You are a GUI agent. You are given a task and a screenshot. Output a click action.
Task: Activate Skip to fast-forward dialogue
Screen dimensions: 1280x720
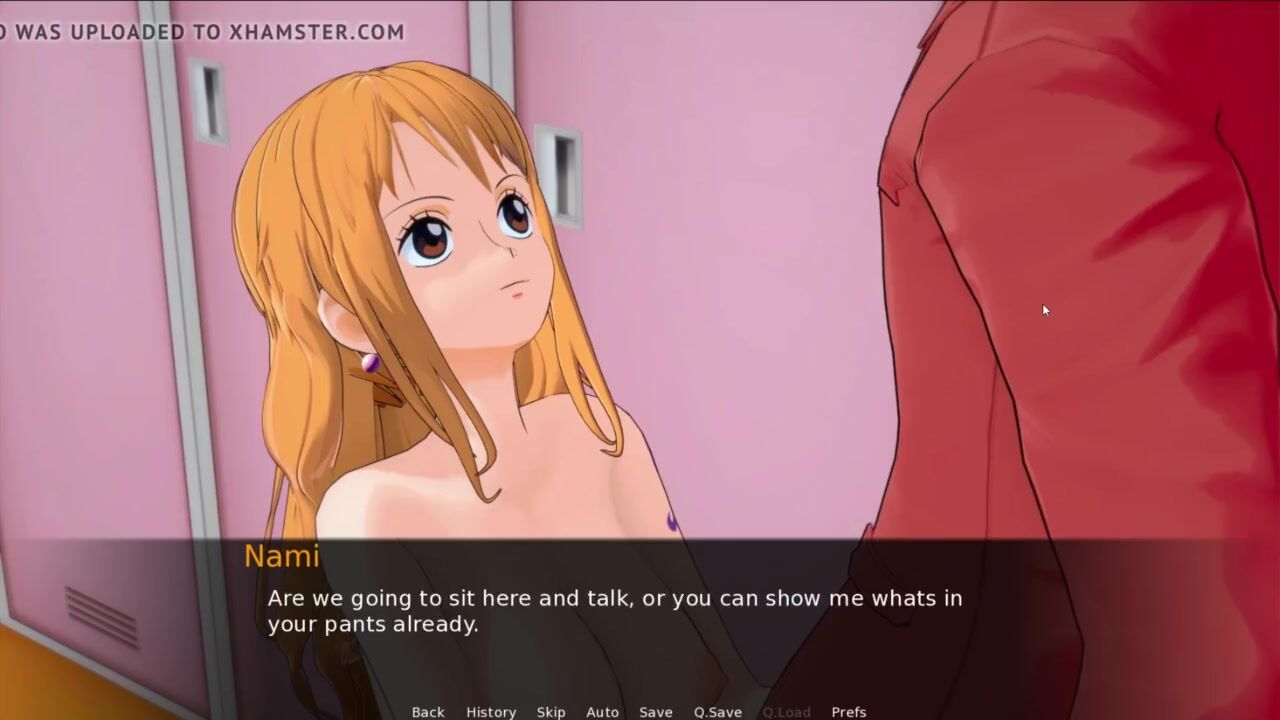(551, 712)
